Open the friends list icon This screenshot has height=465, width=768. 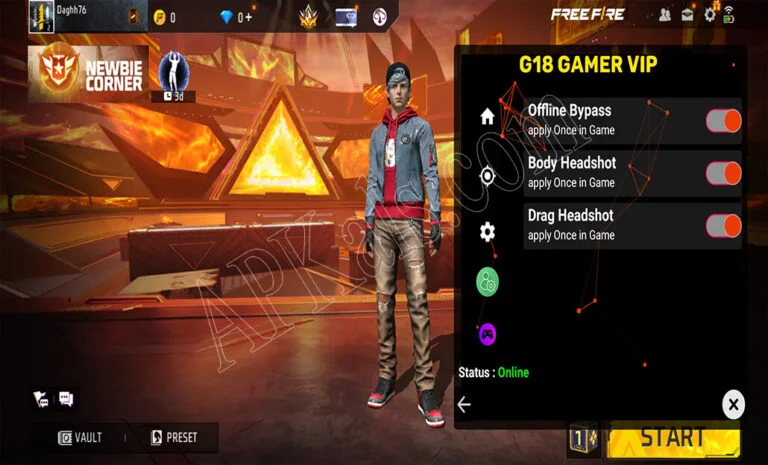tap(665, 15)
